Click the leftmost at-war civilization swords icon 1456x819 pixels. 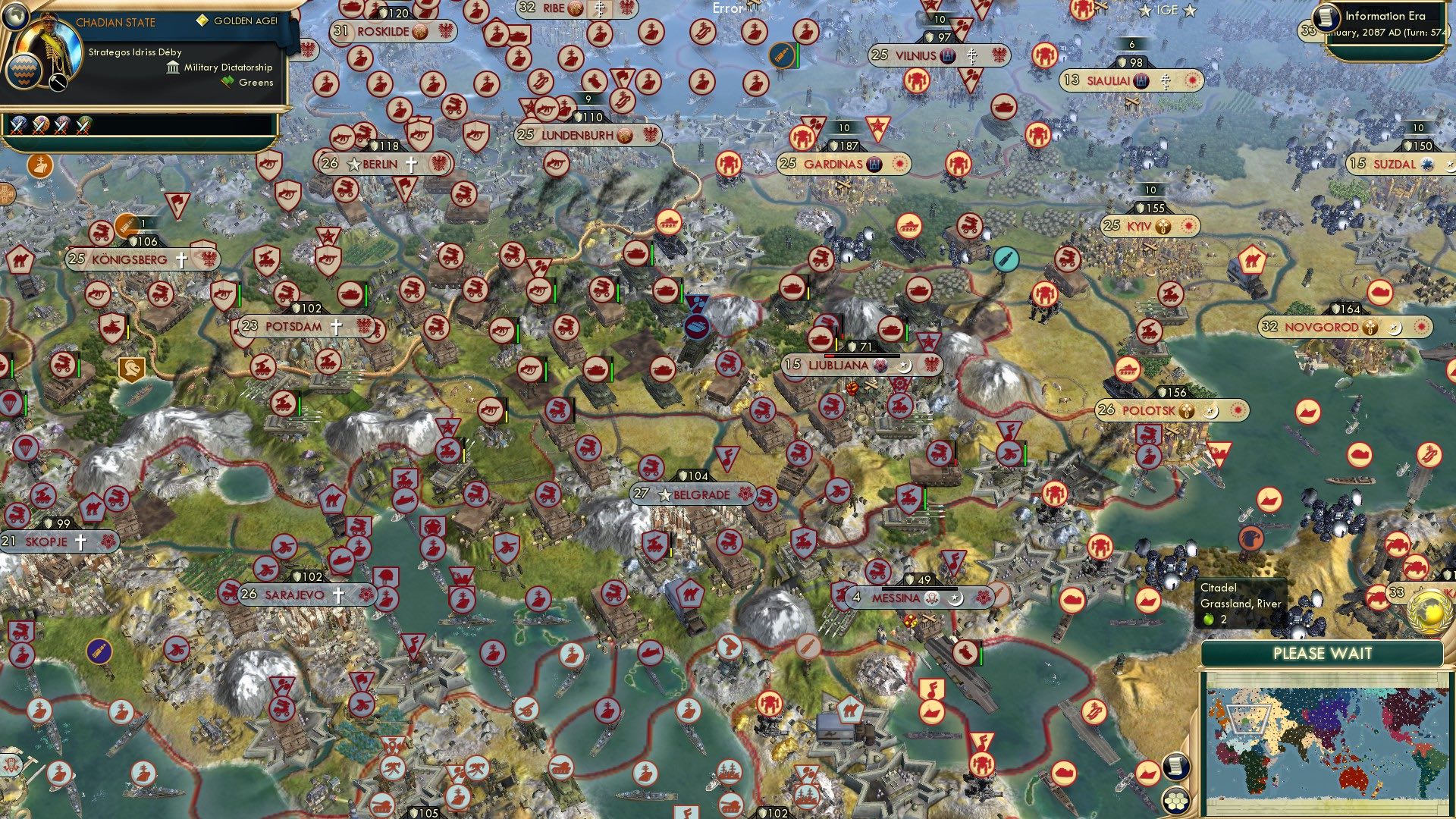tap(18, 127)
